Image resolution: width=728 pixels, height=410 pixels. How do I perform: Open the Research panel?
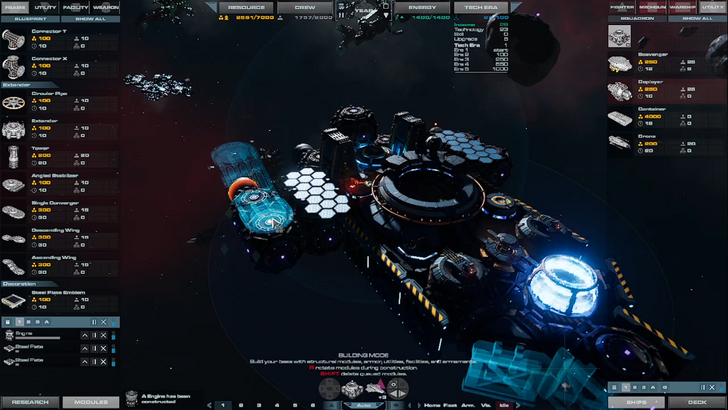pos(30,402)
